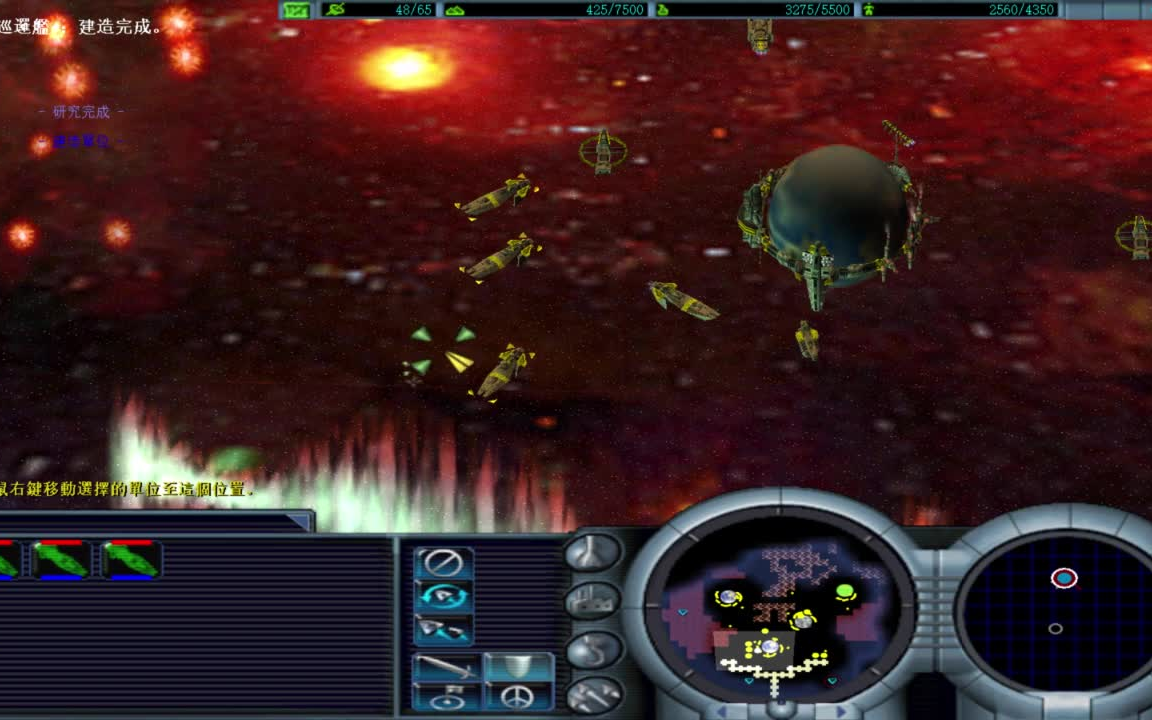Open the fleet arrows round button

[591, 694]
